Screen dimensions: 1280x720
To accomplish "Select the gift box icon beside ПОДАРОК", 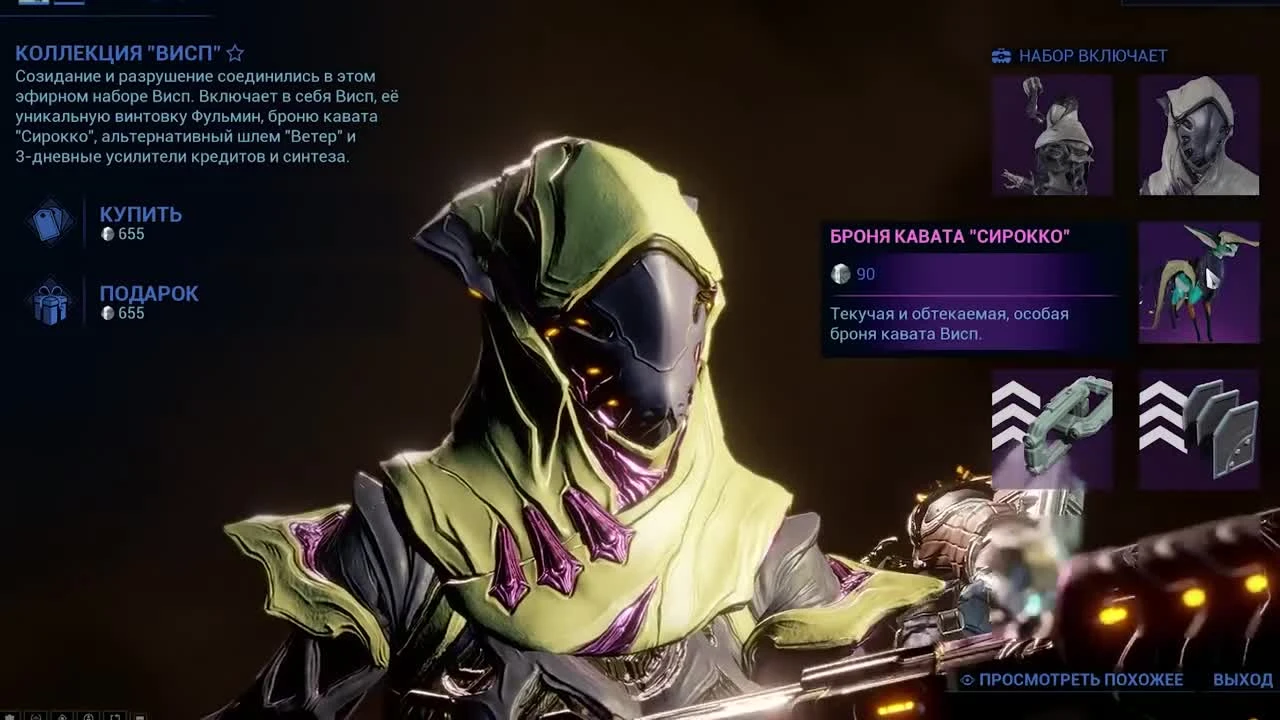I will pyautogui.click(x=52, y=305).
